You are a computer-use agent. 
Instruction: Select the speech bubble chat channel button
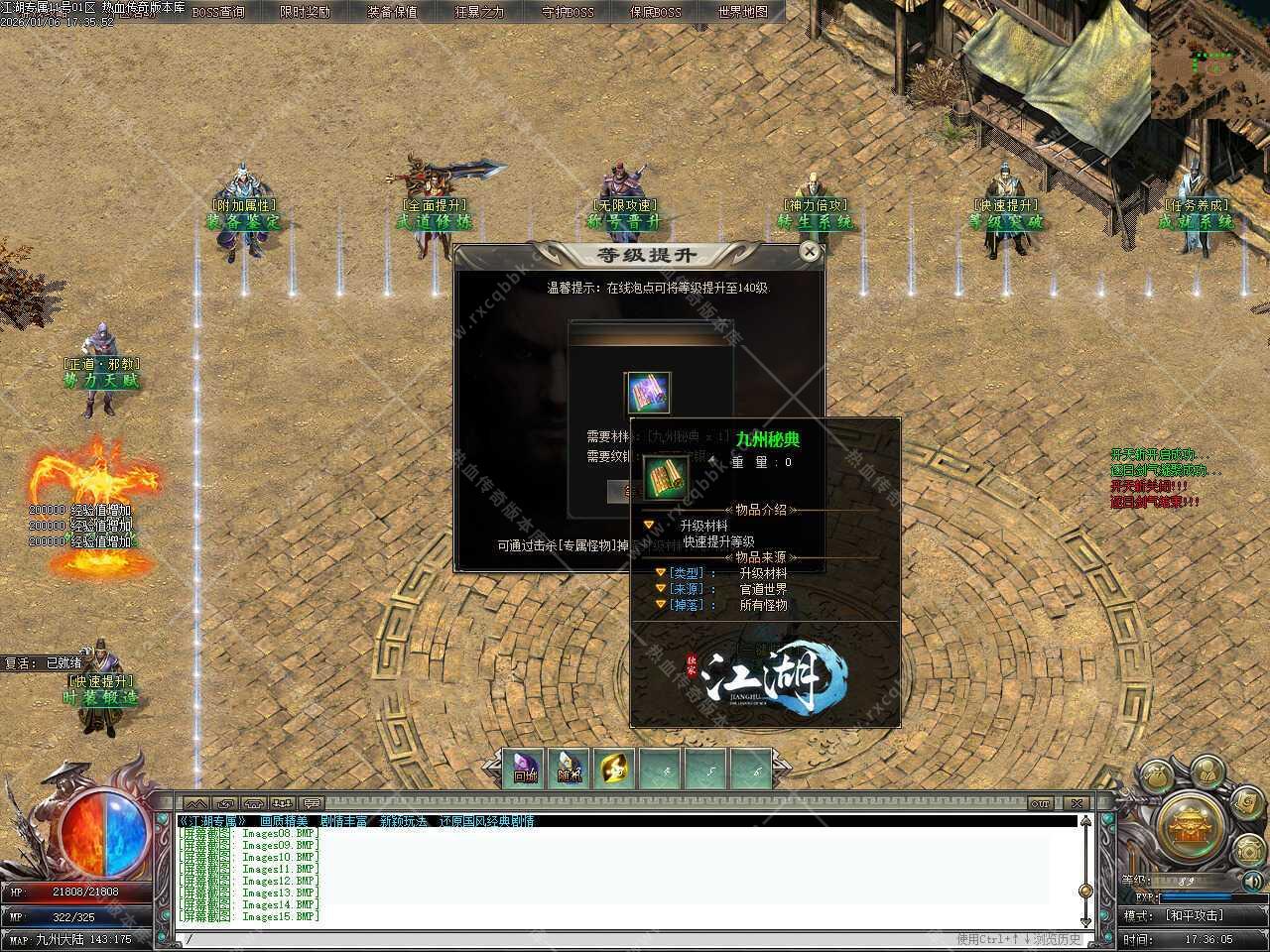coord(312,803)
